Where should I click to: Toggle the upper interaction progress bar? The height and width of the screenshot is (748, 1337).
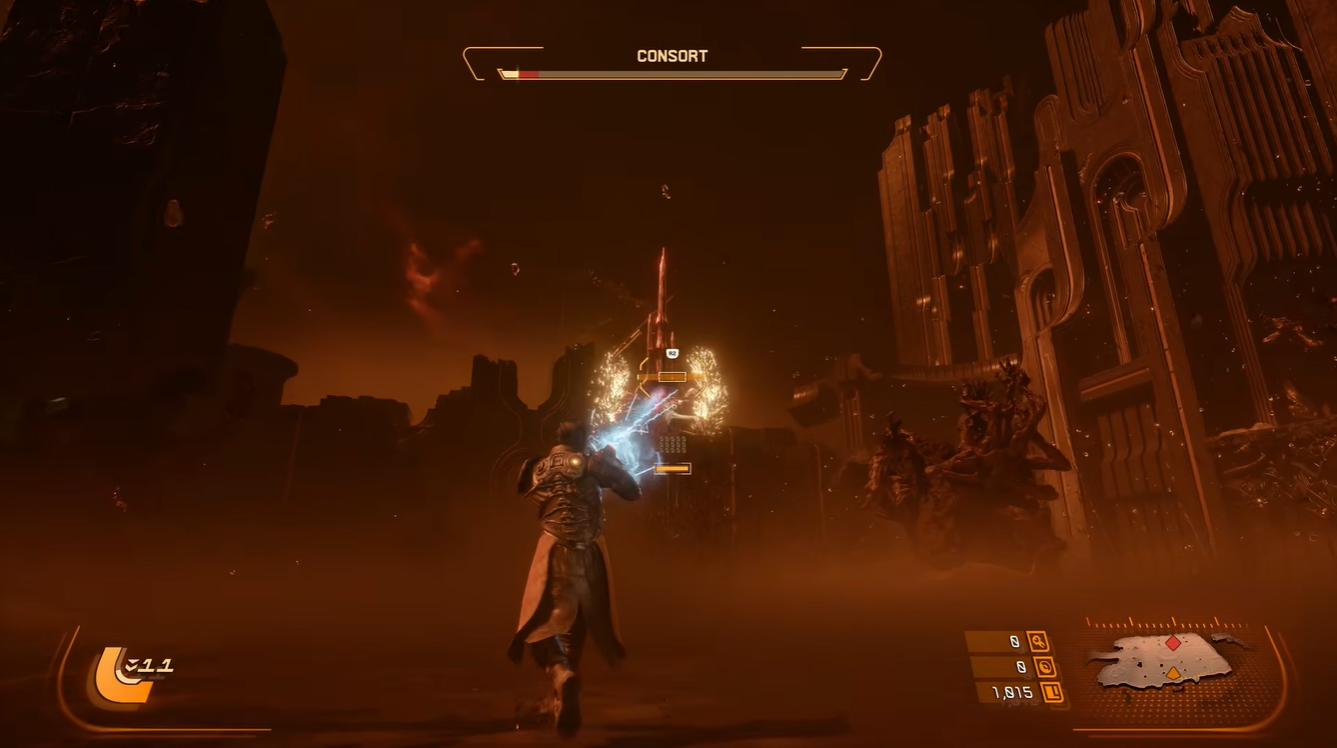(x=671, y=378)
